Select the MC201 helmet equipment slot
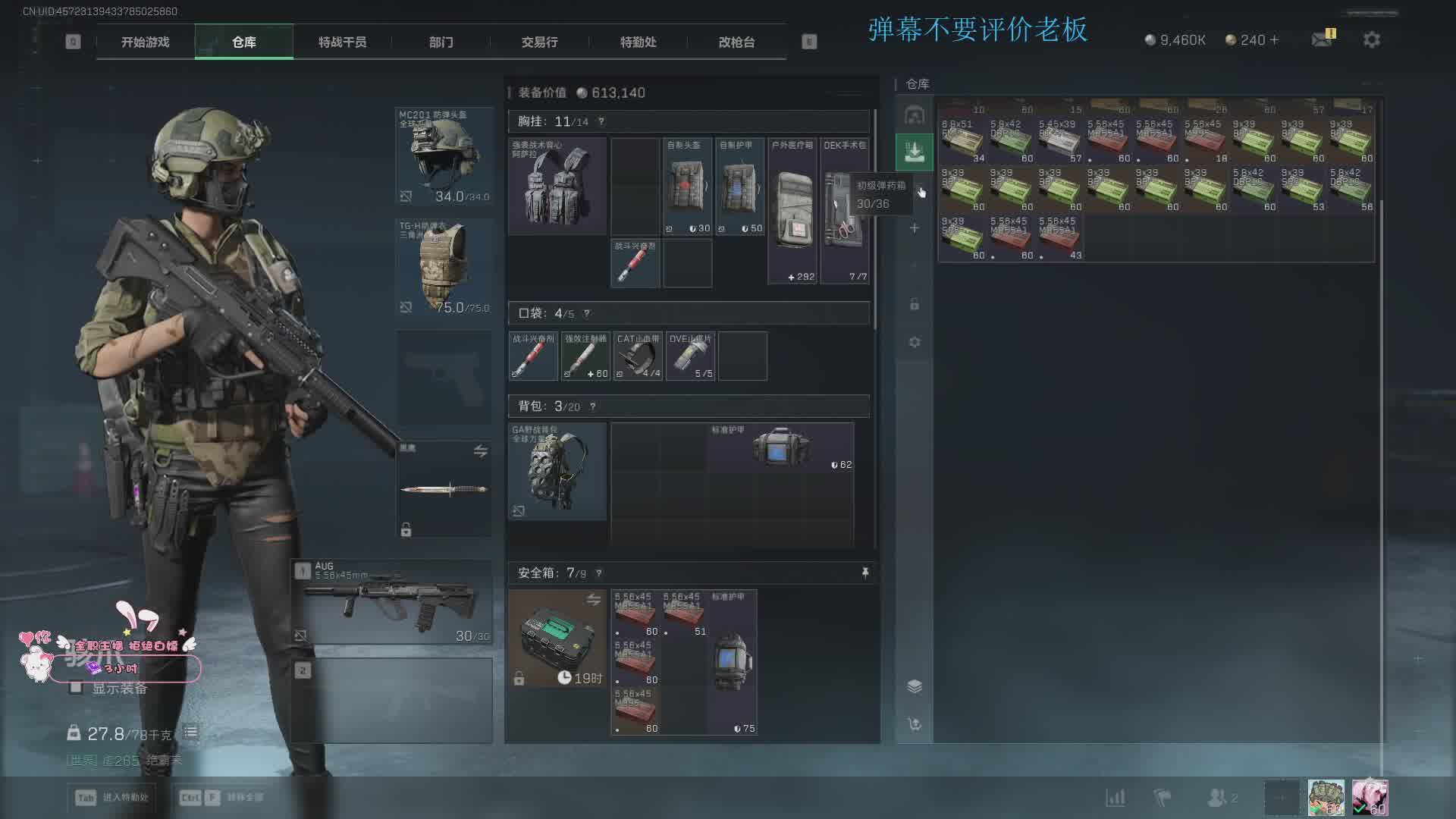Image resolution: width=1456 pixels, height=819 pixels. [x=444, y=156]
